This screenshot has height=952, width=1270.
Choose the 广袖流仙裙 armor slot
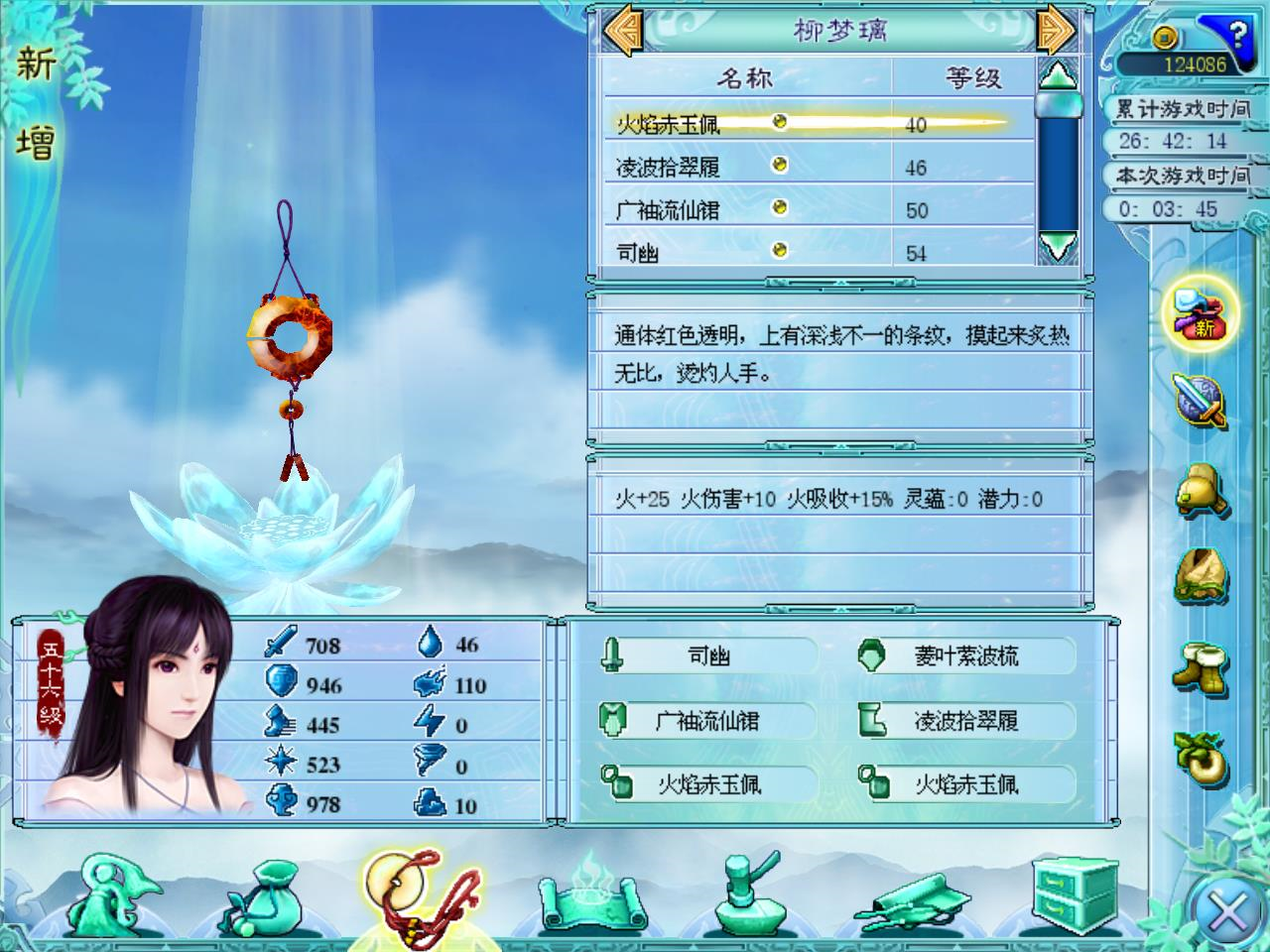point(708,721)
